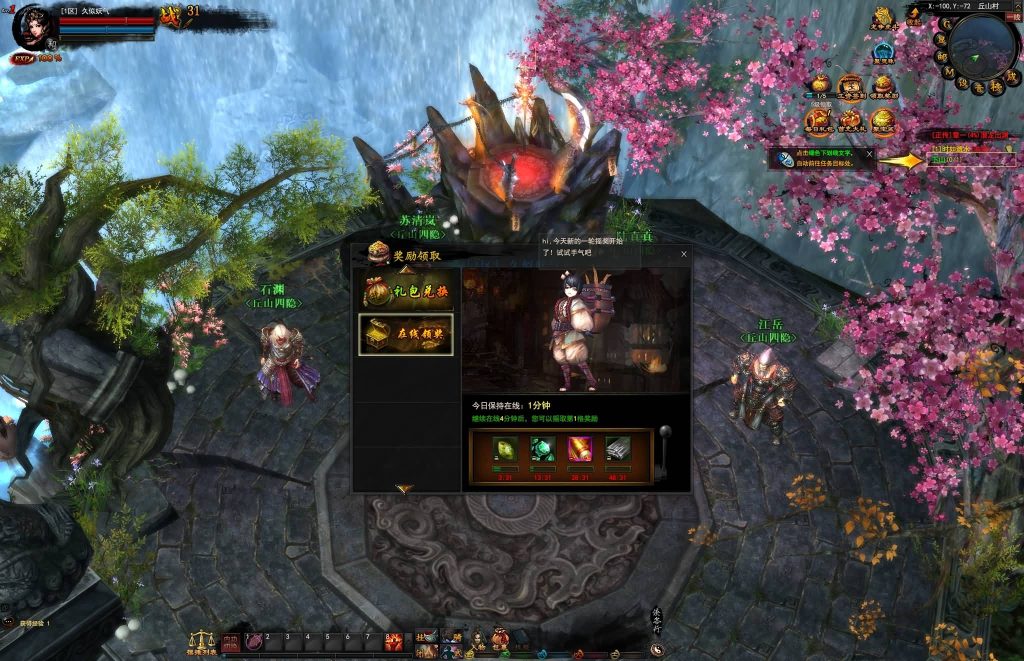Open the 每日礼包 daily gift icon
This screenshot has width=1024, height=661.
coord(820,120)
